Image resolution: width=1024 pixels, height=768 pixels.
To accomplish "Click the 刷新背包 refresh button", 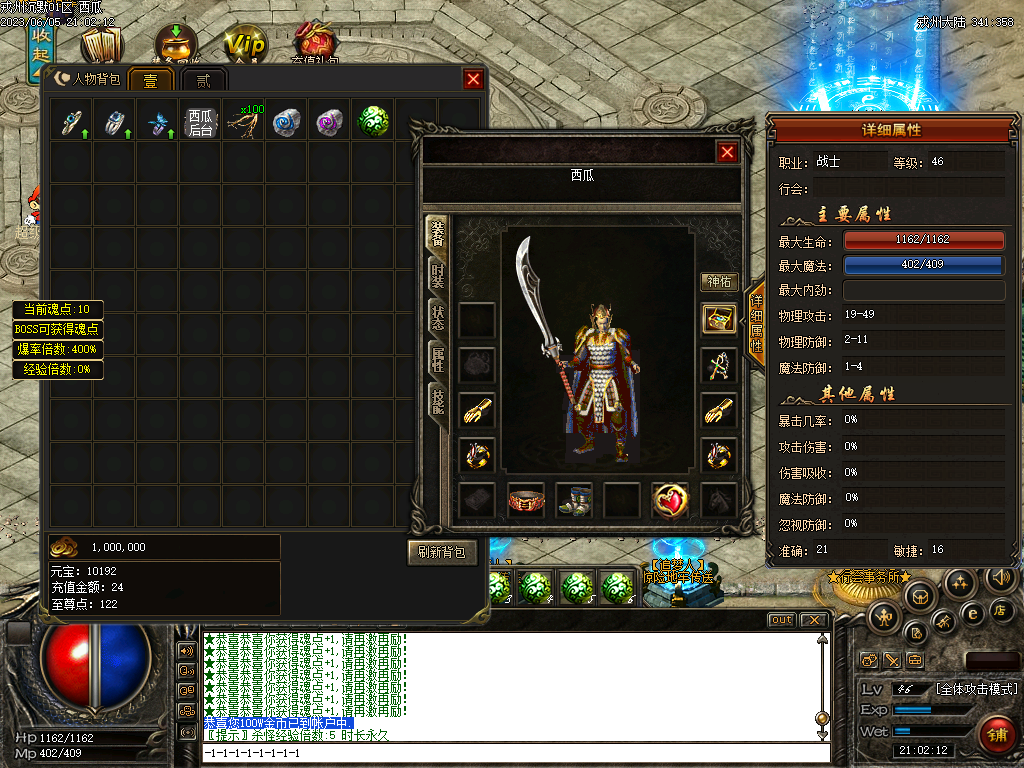I will [442, 551].
